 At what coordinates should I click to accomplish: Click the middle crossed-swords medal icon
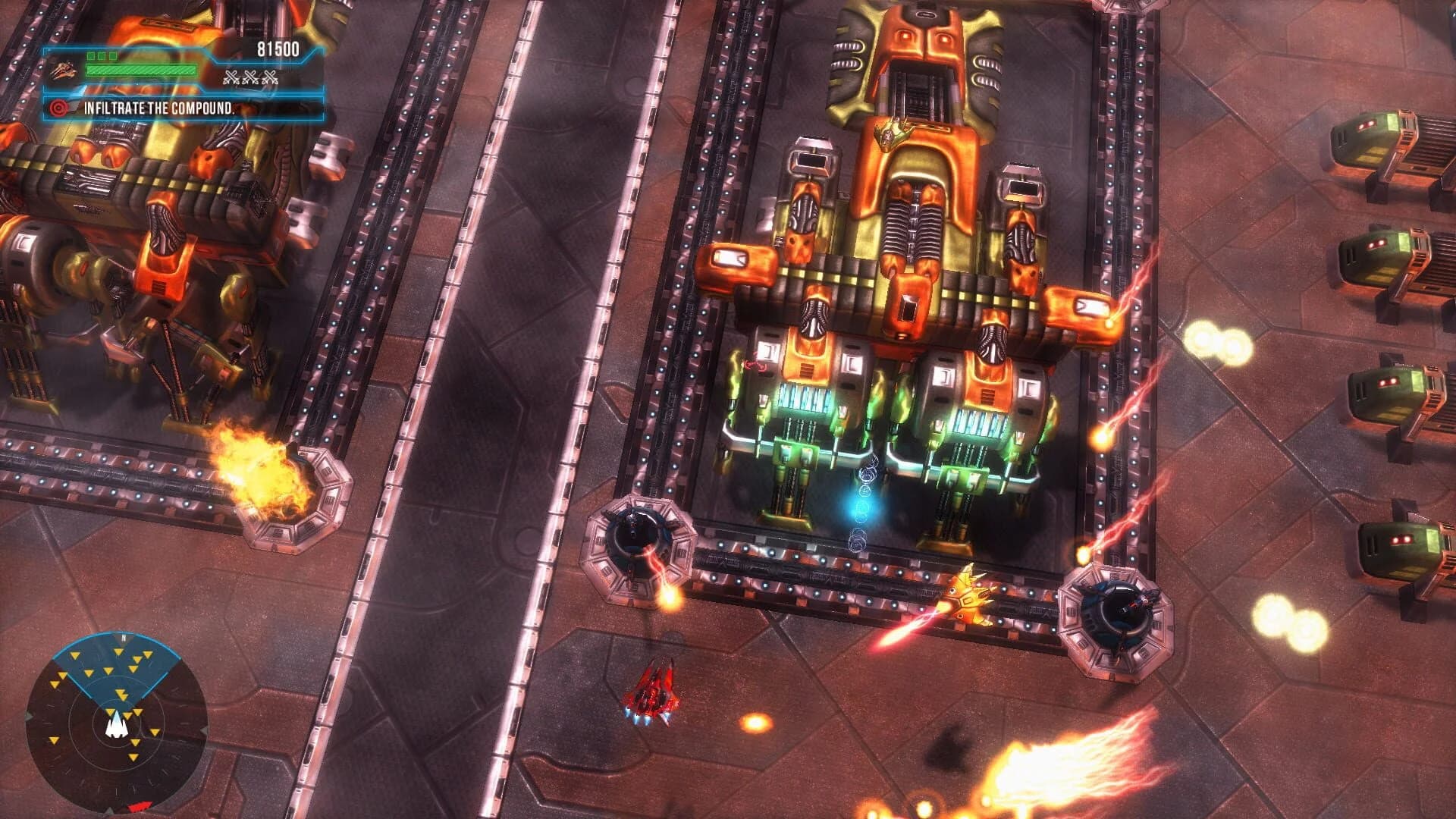pos(250,77)
